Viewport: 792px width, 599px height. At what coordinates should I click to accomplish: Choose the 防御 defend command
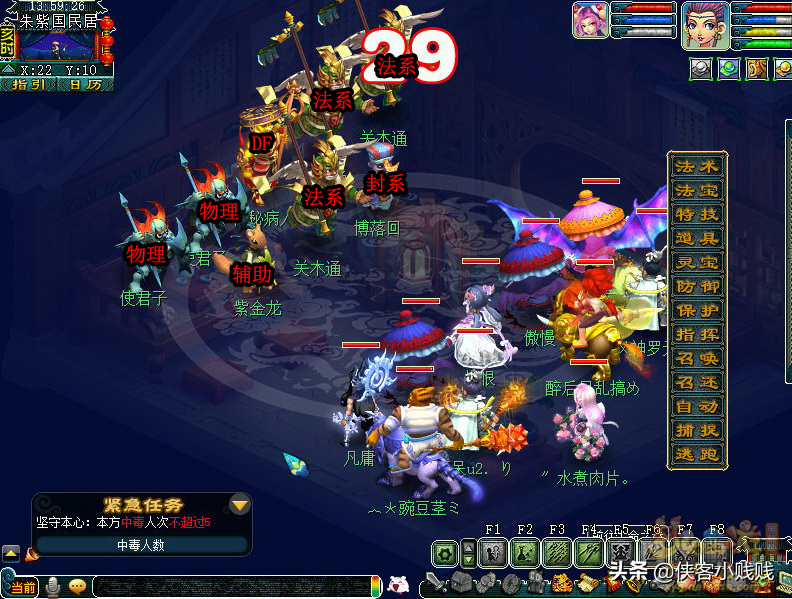[x=696, y=286]
